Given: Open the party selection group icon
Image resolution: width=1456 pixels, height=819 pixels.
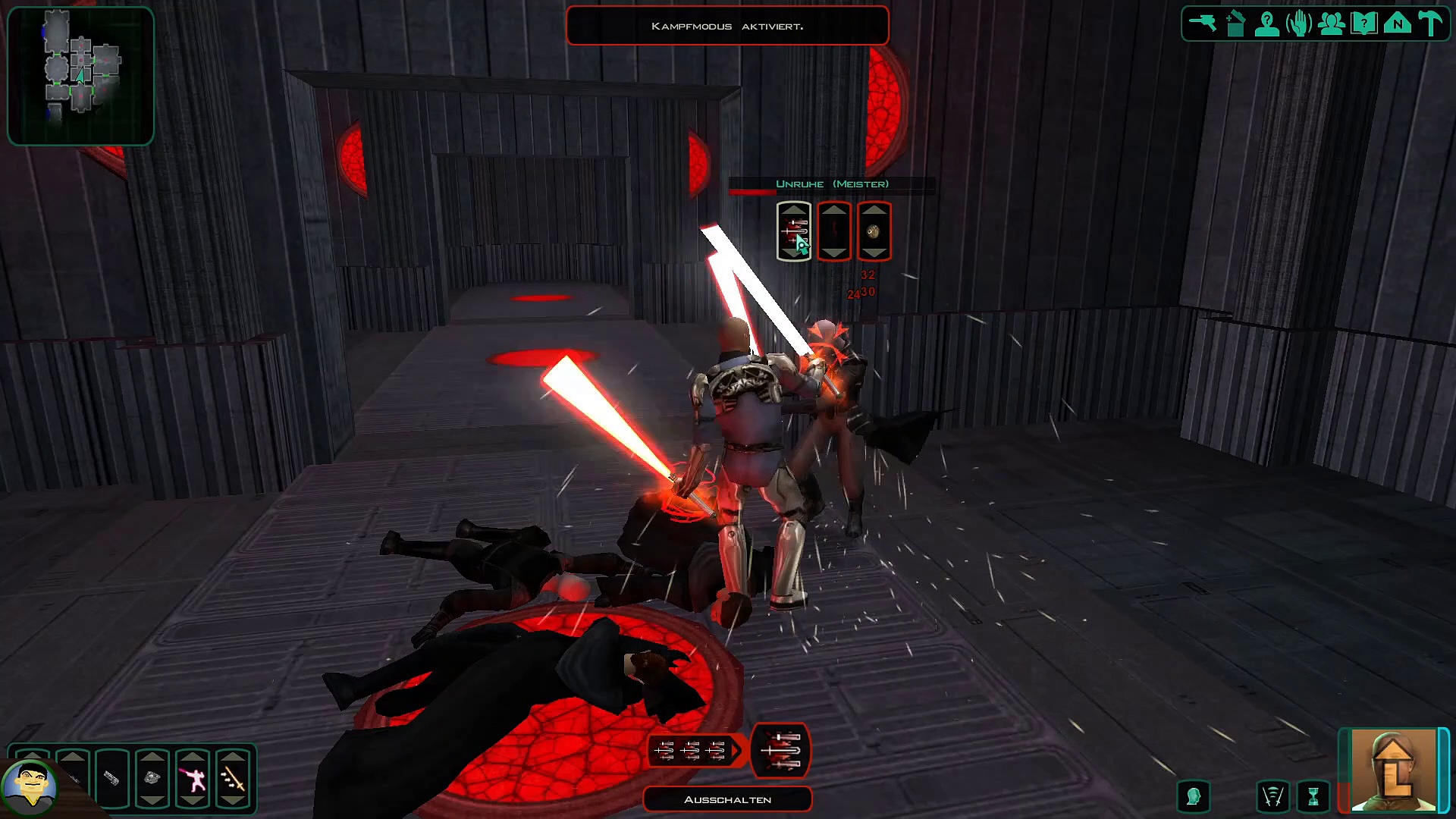Looking at the screenshot, I should click(1332, 24).
